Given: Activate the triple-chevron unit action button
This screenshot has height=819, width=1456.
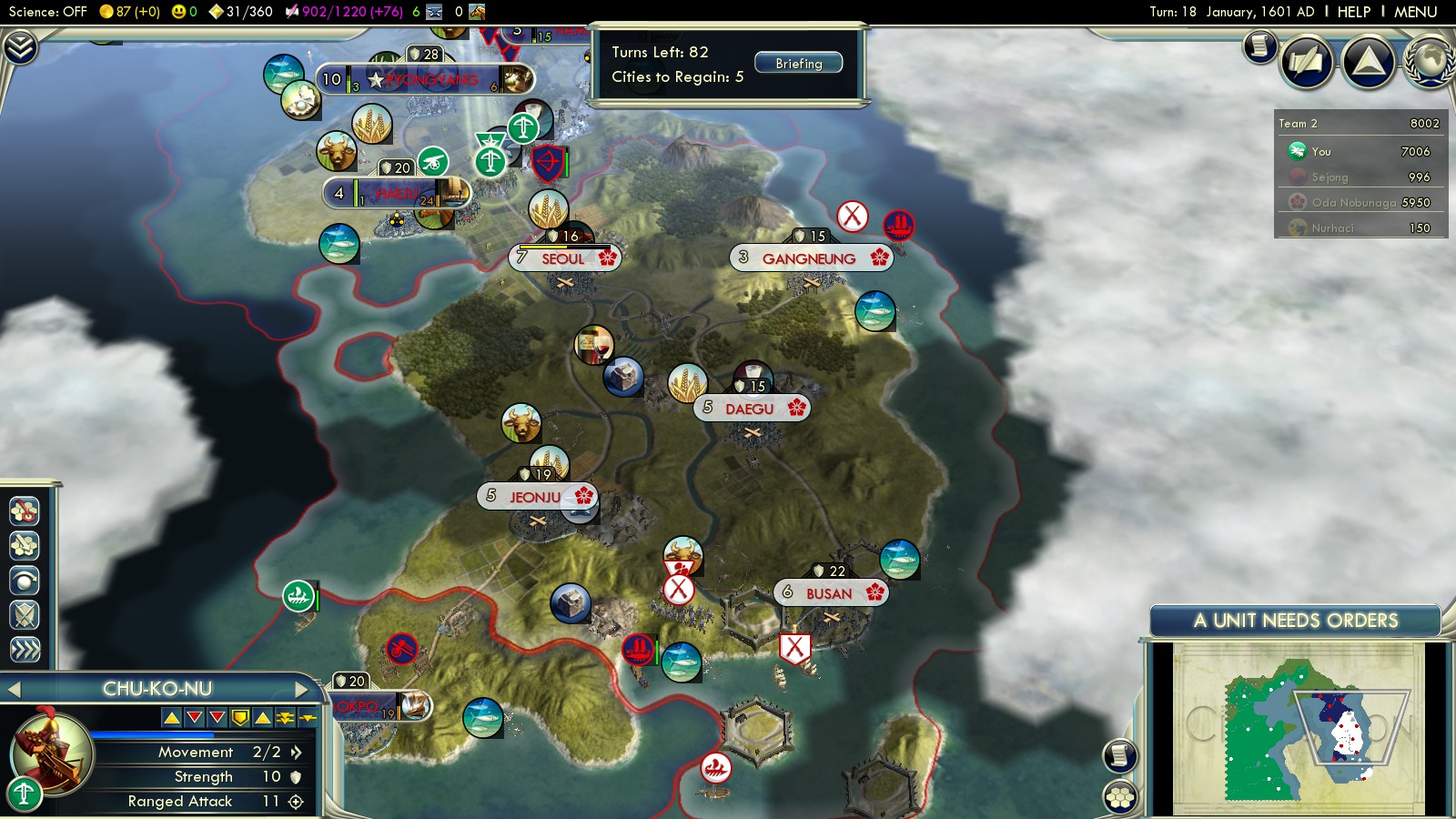Looking at the screenshot, I should coord(25,649).
